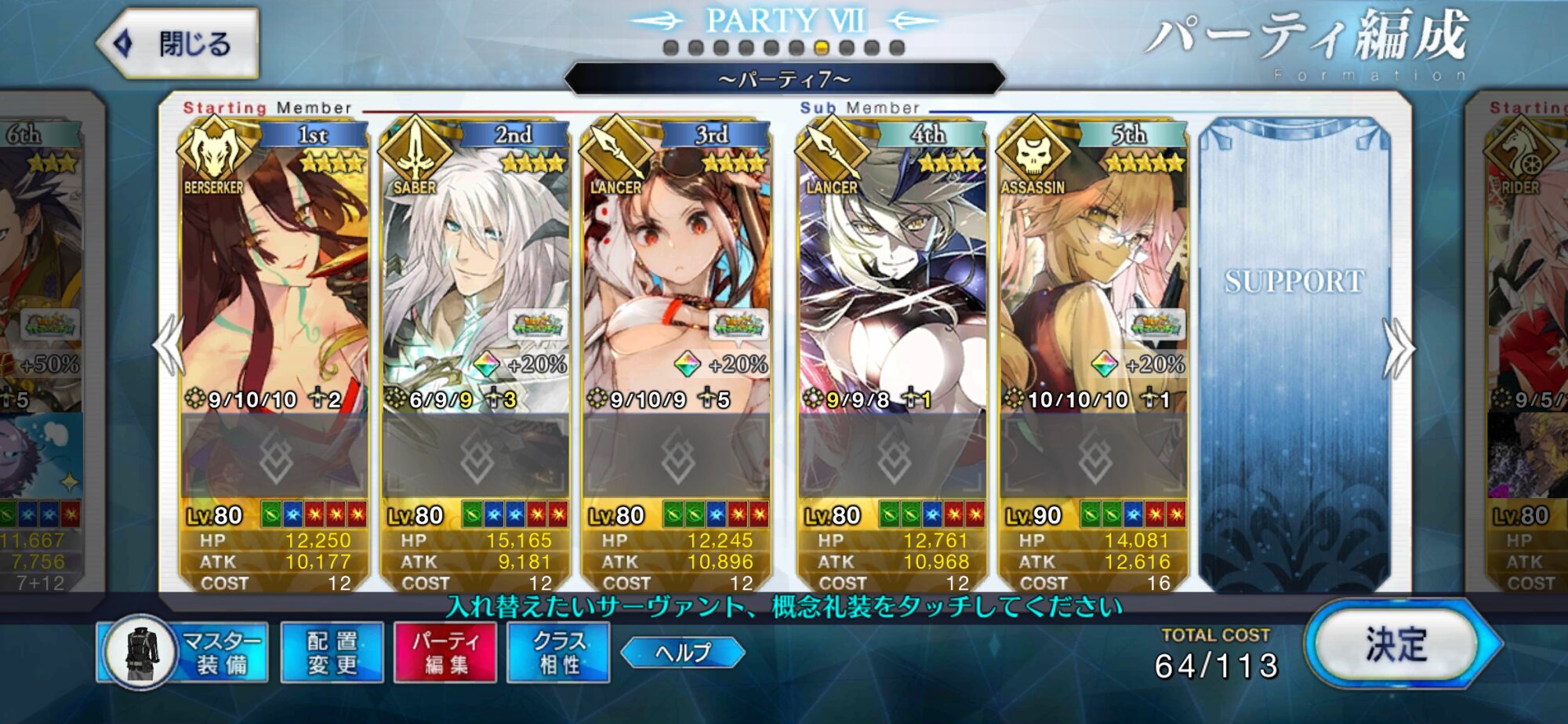Select the 1st slot's empty Craft Essence
The width and height of the screenshot is (1568, 724).
274,457
